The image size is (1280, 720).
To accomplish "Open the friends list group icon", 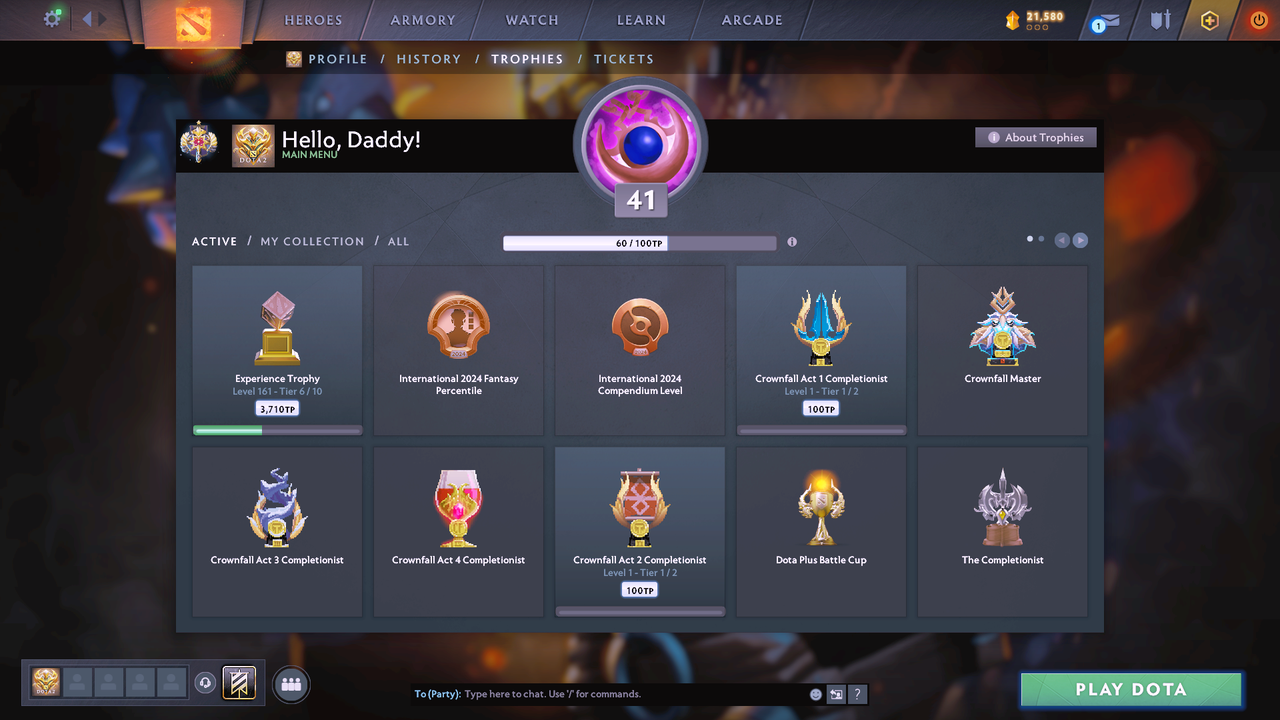I will click(290, 684).
